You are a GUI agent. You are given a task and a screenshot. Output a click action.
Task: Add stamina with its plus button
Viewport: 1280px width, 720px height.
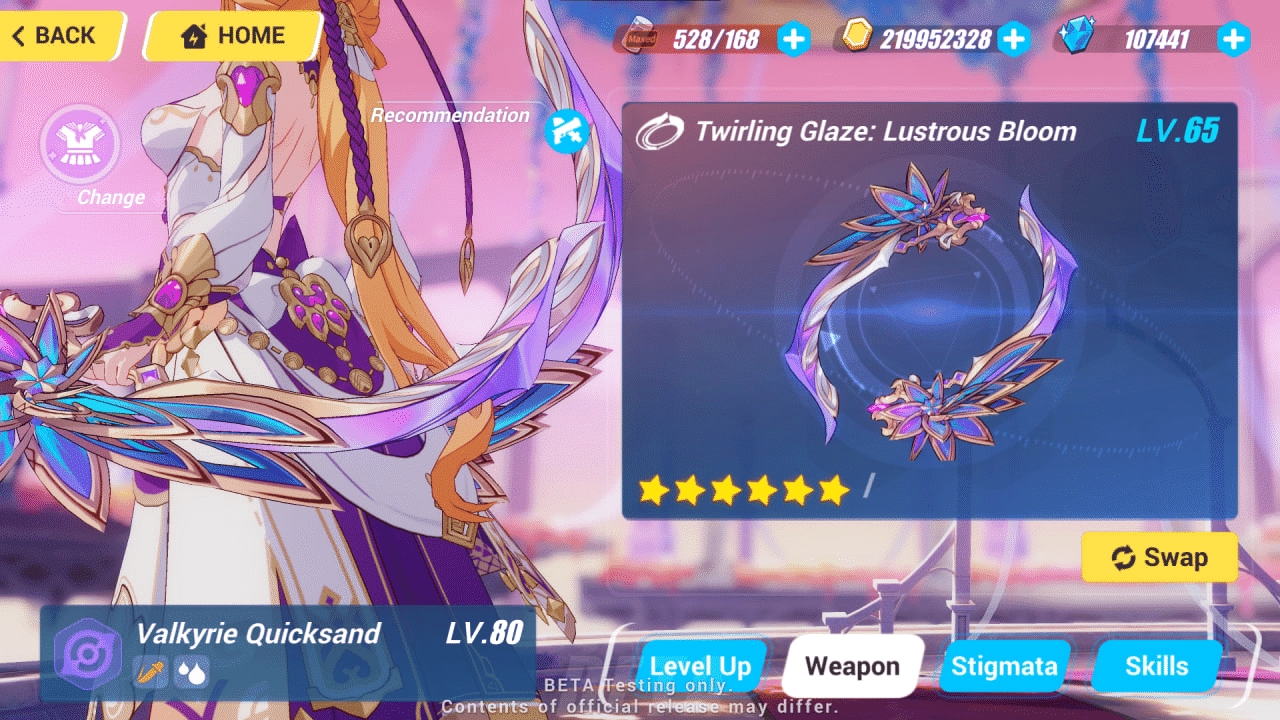(x=793, y=40)
